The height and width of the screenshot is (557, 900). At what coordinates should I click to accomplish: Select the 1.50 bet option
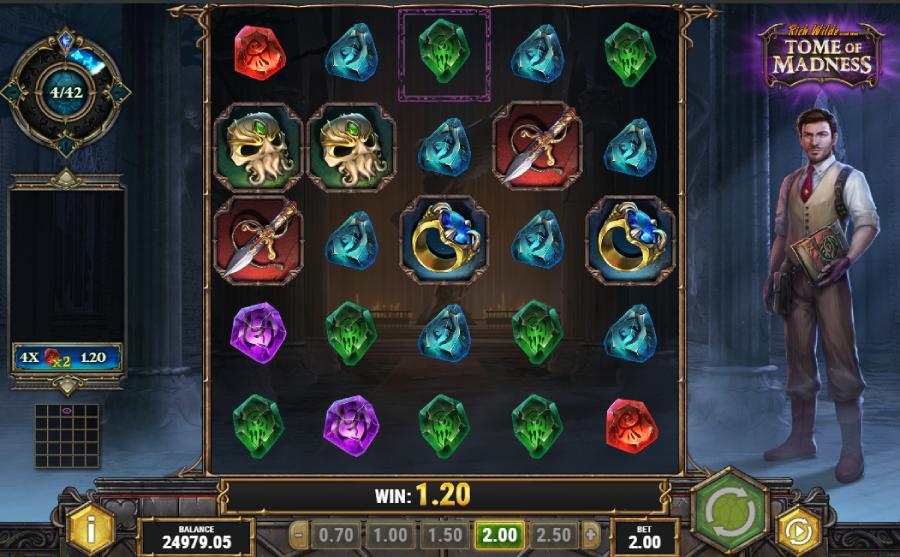click(x=445, y=534)
